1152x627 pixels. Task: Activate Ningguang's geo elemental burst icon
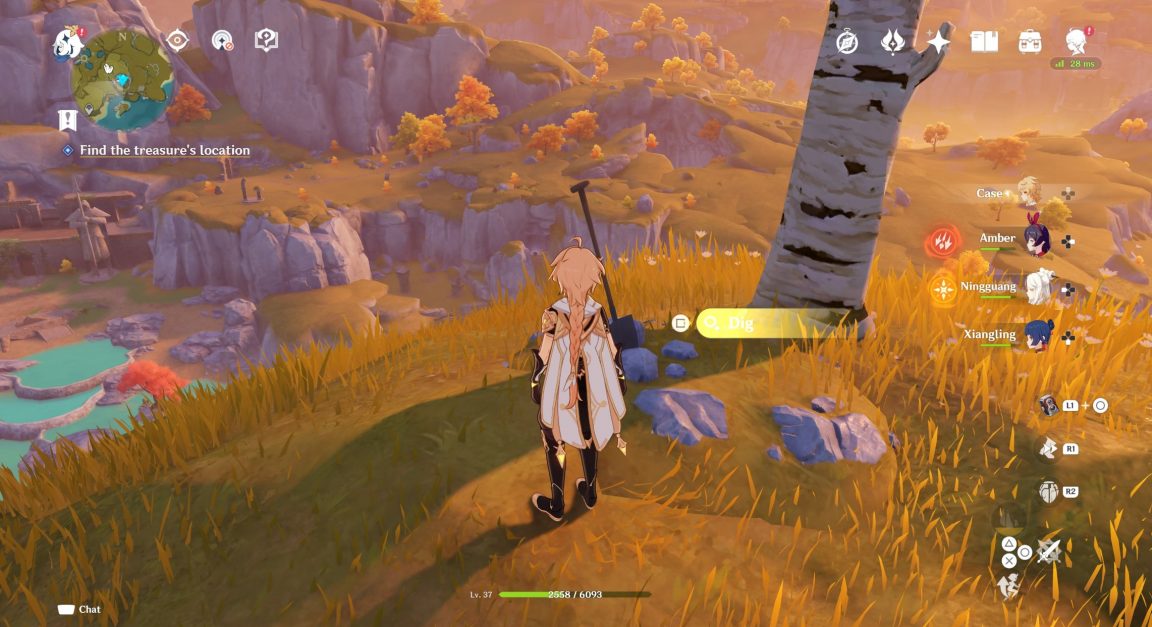point(942,290)
